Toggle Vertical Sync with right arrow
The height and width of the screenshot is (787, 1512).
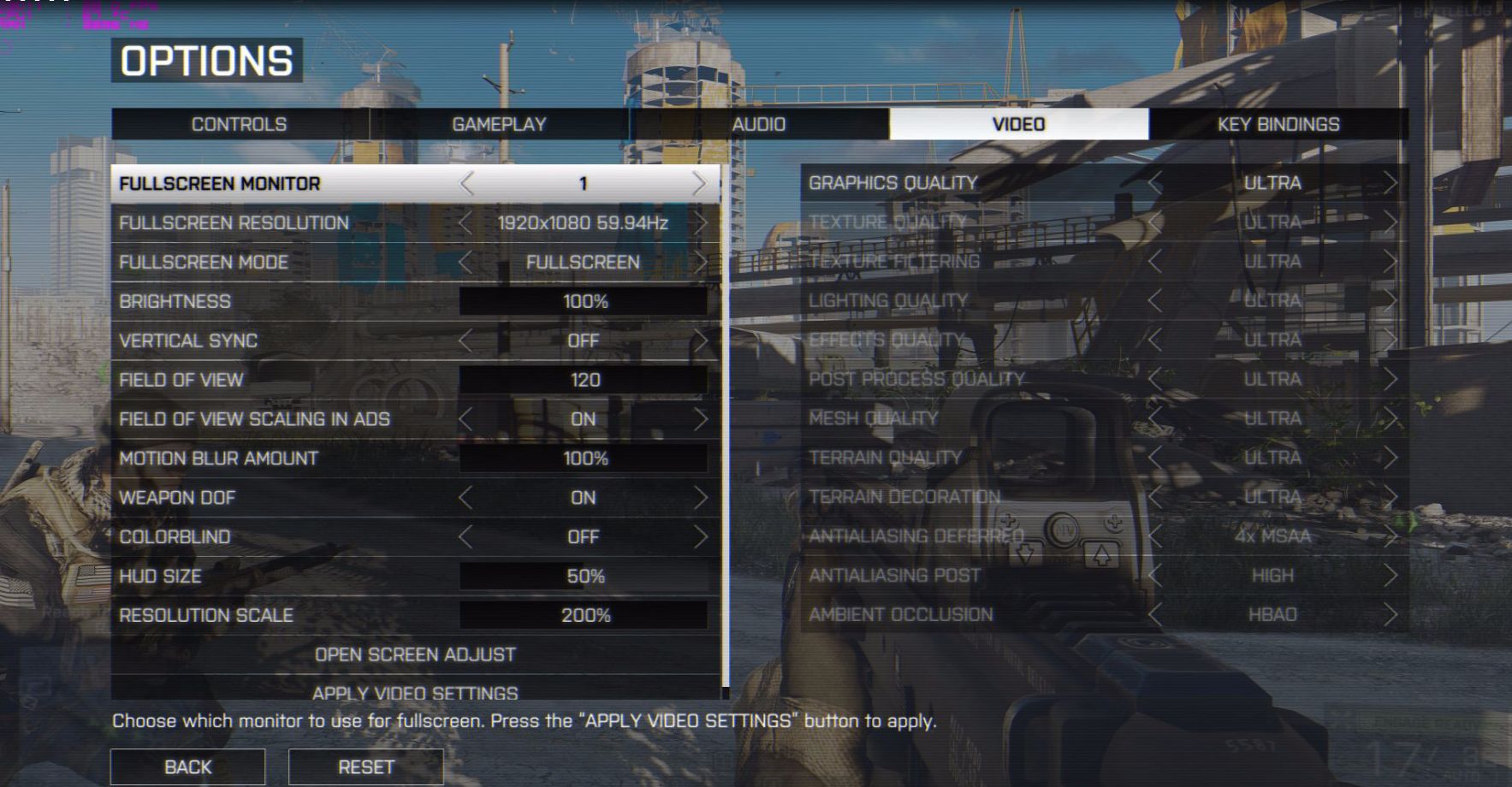point(700,340)
